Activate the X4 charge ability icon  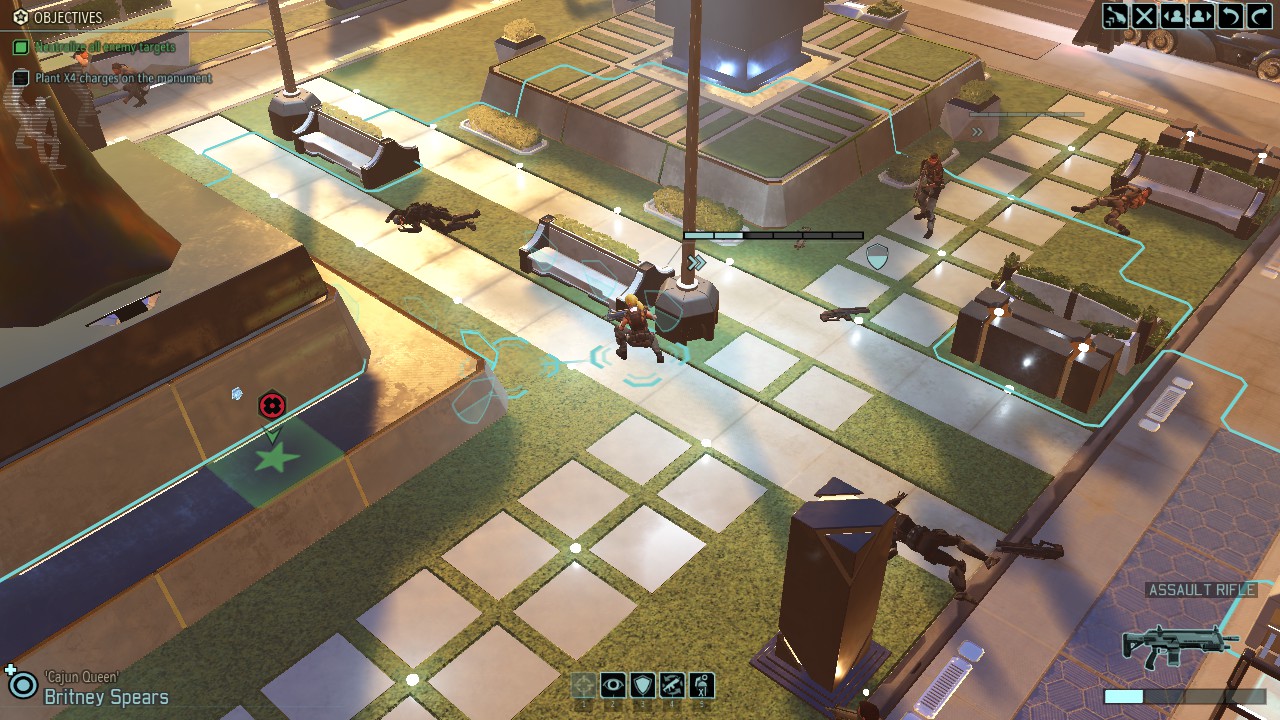coord(701,685)
